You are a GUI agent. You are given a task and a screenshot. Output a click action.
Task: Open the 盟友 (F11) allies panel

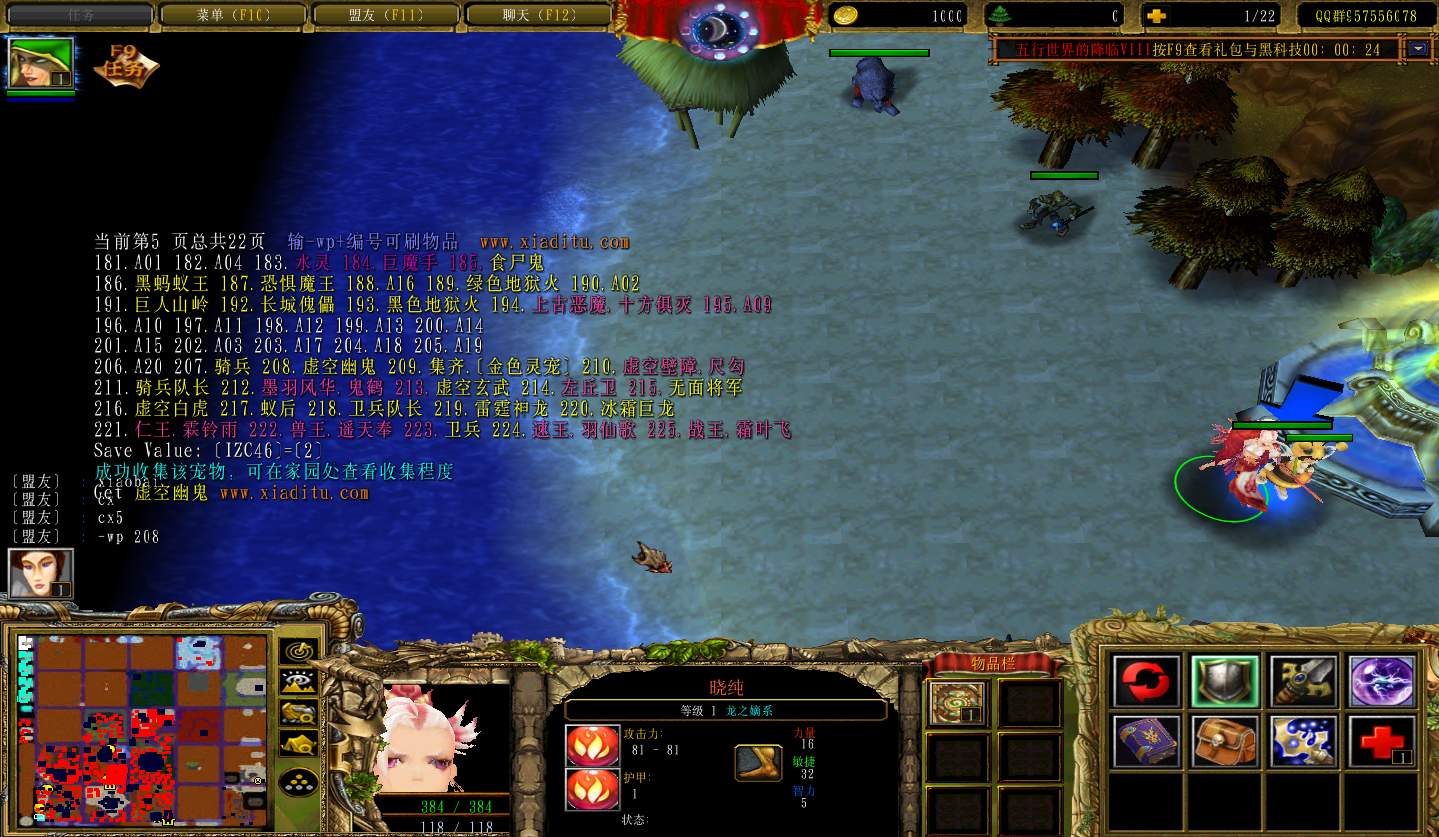tap(386, 15)
